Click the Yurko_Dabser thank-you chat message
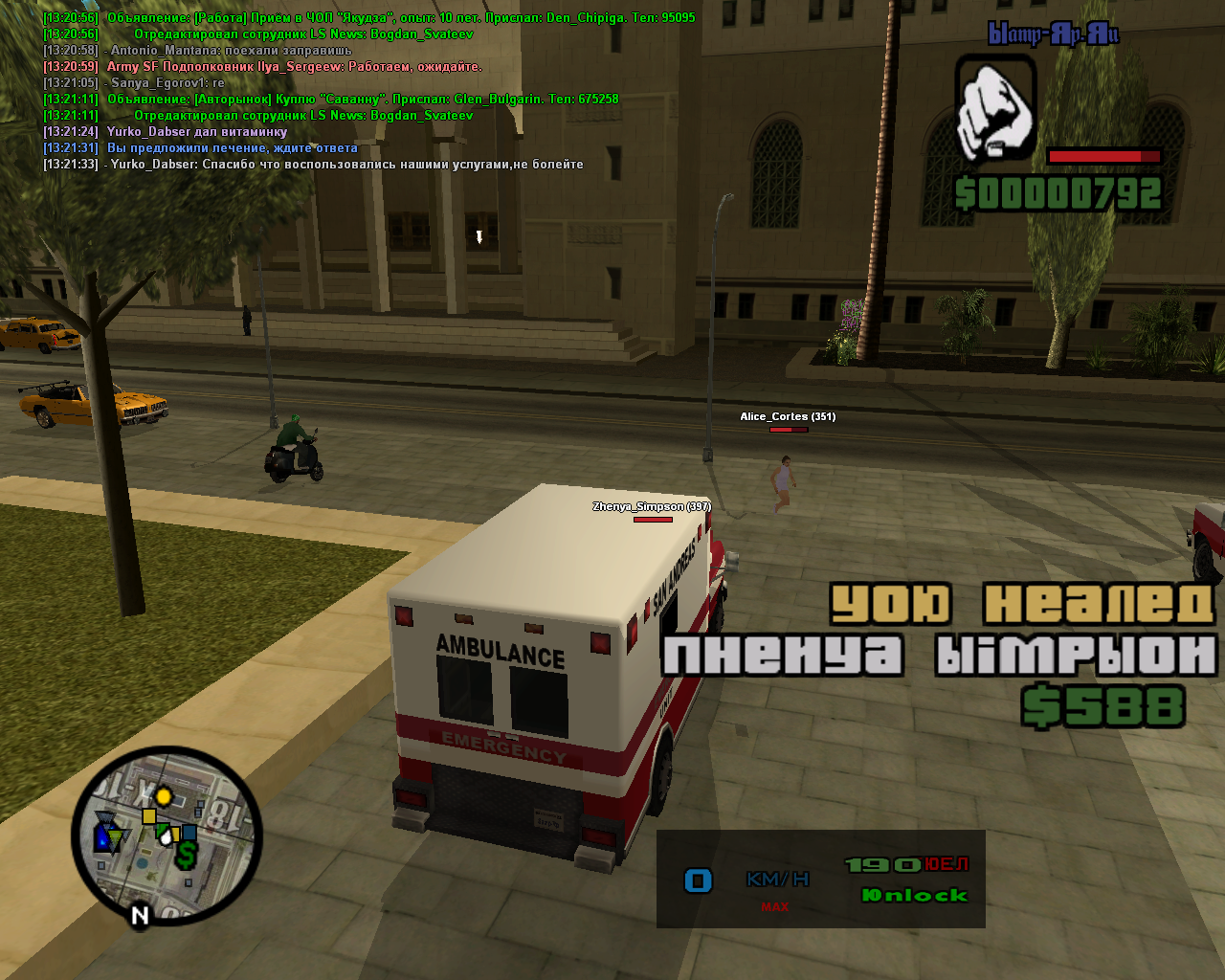 pyautogui.click(x=345, y=165)
